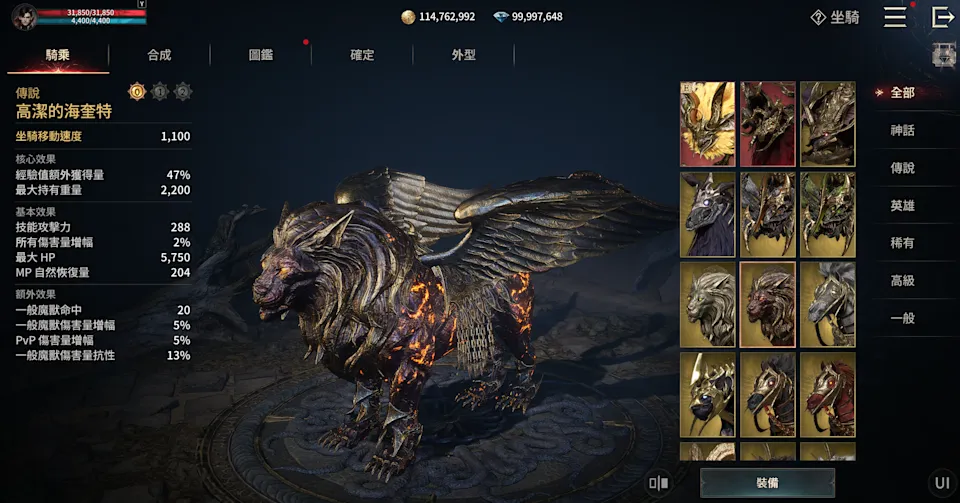Choose the 英雄 grade filter
Image resolution: width=960 pixels, height=503 pixels.
tap(902, 205)
